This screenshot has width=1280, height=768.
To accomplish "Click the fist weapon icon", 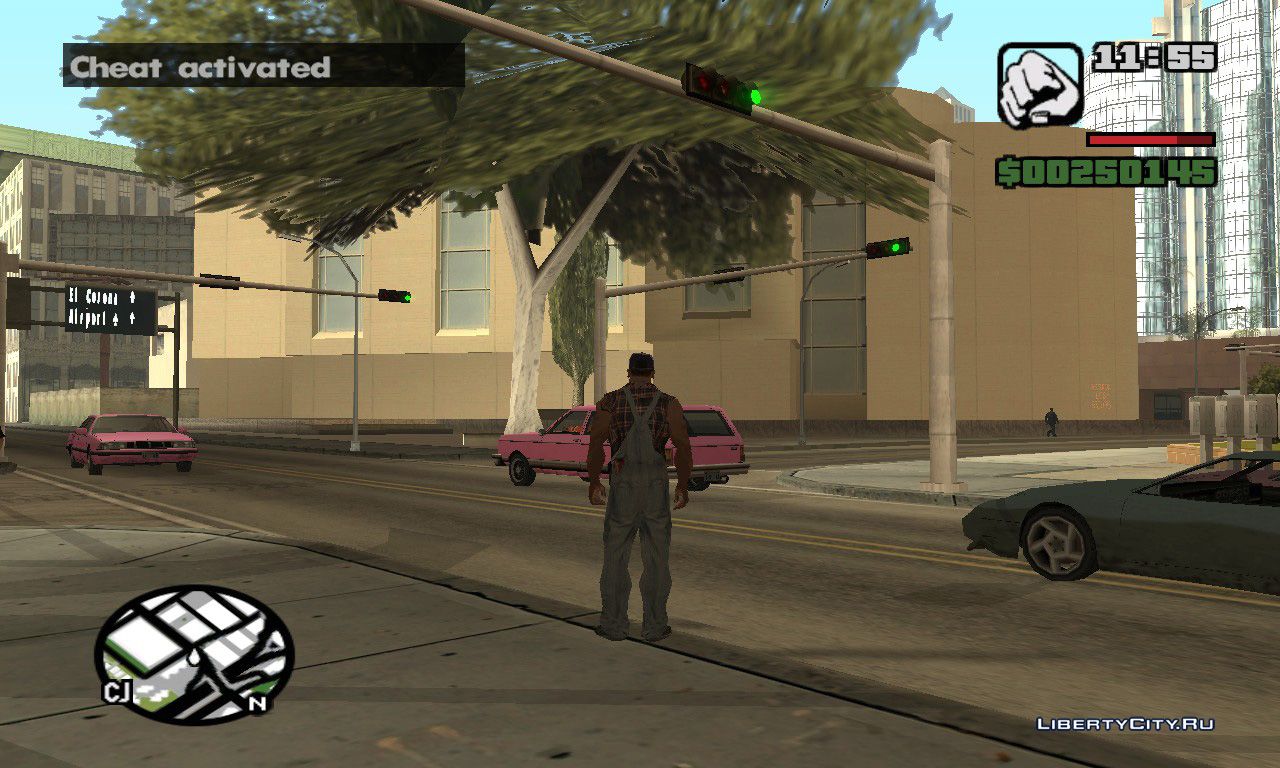I will click(x=1039, y=85).
